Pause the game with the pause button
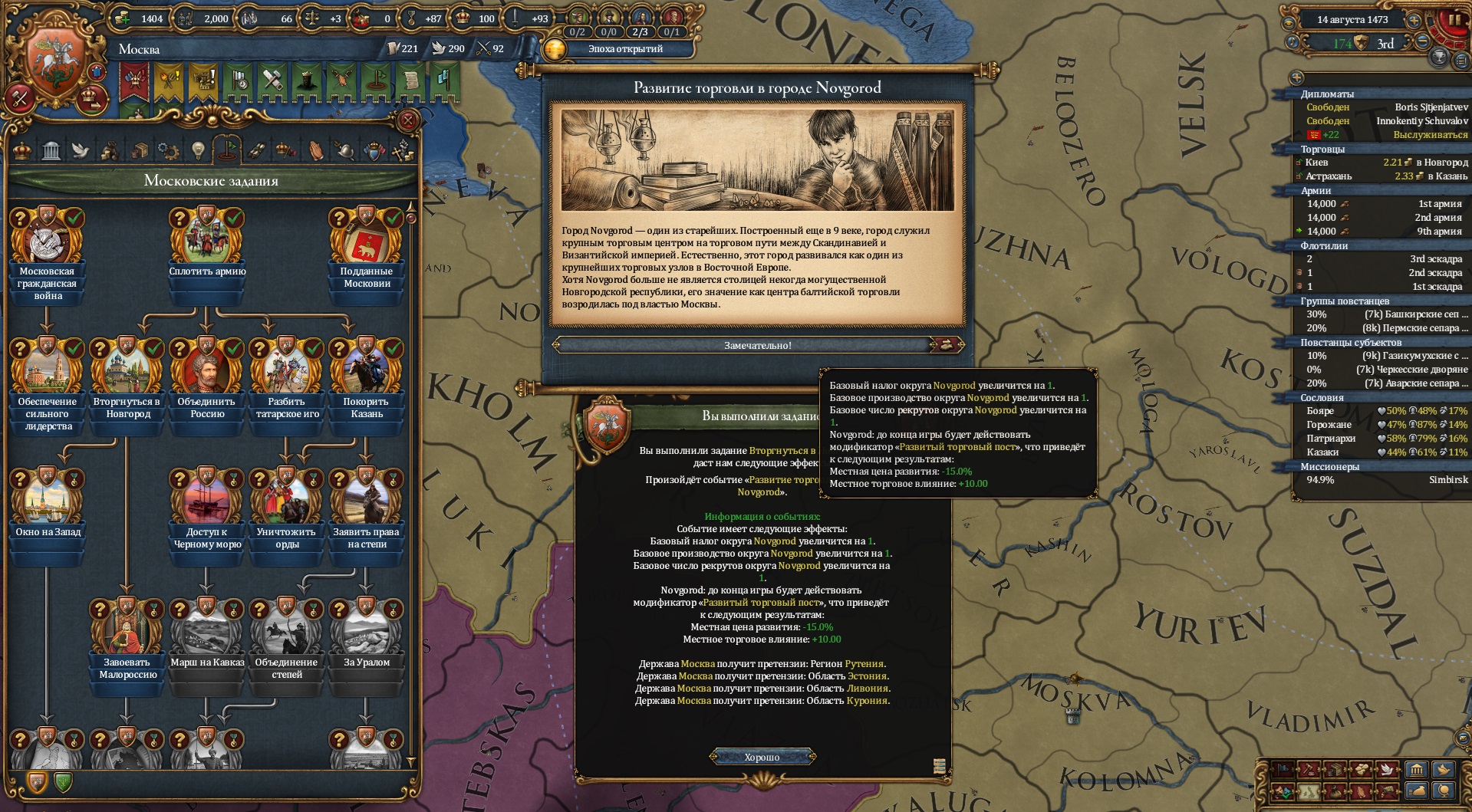The image size is (1472, 812). [x=1453, y=21]
